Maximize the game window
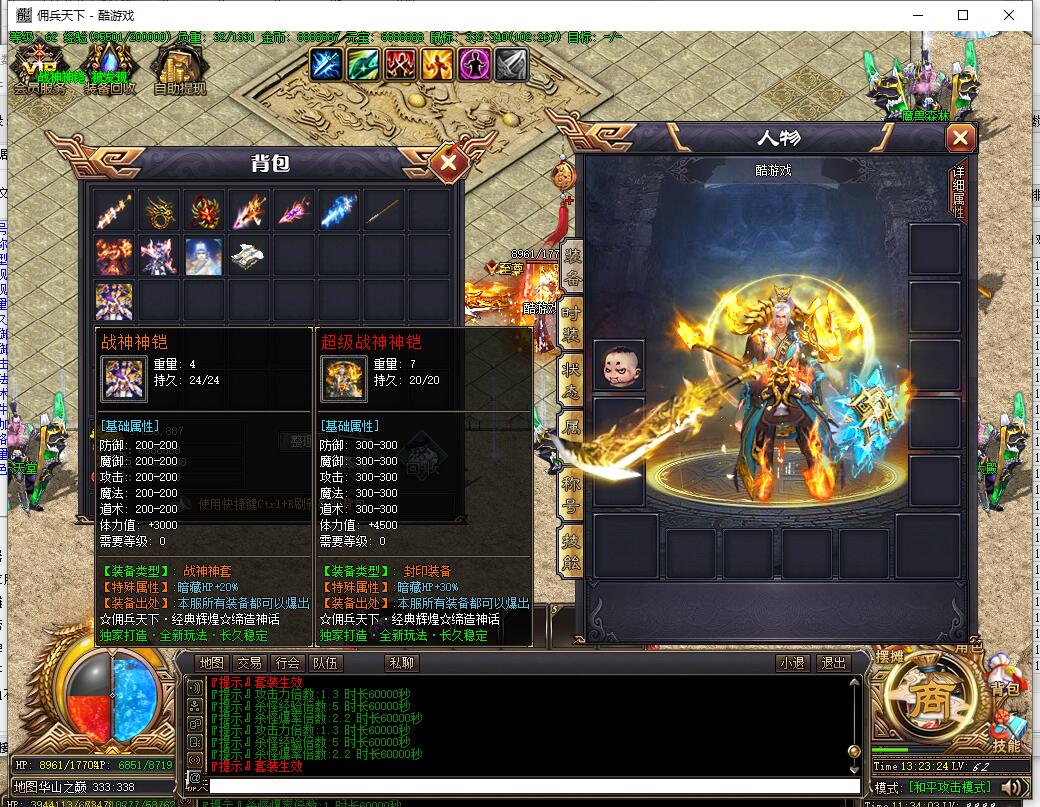The height and width of the screenshot is (807, 1040). coord(963,15)
